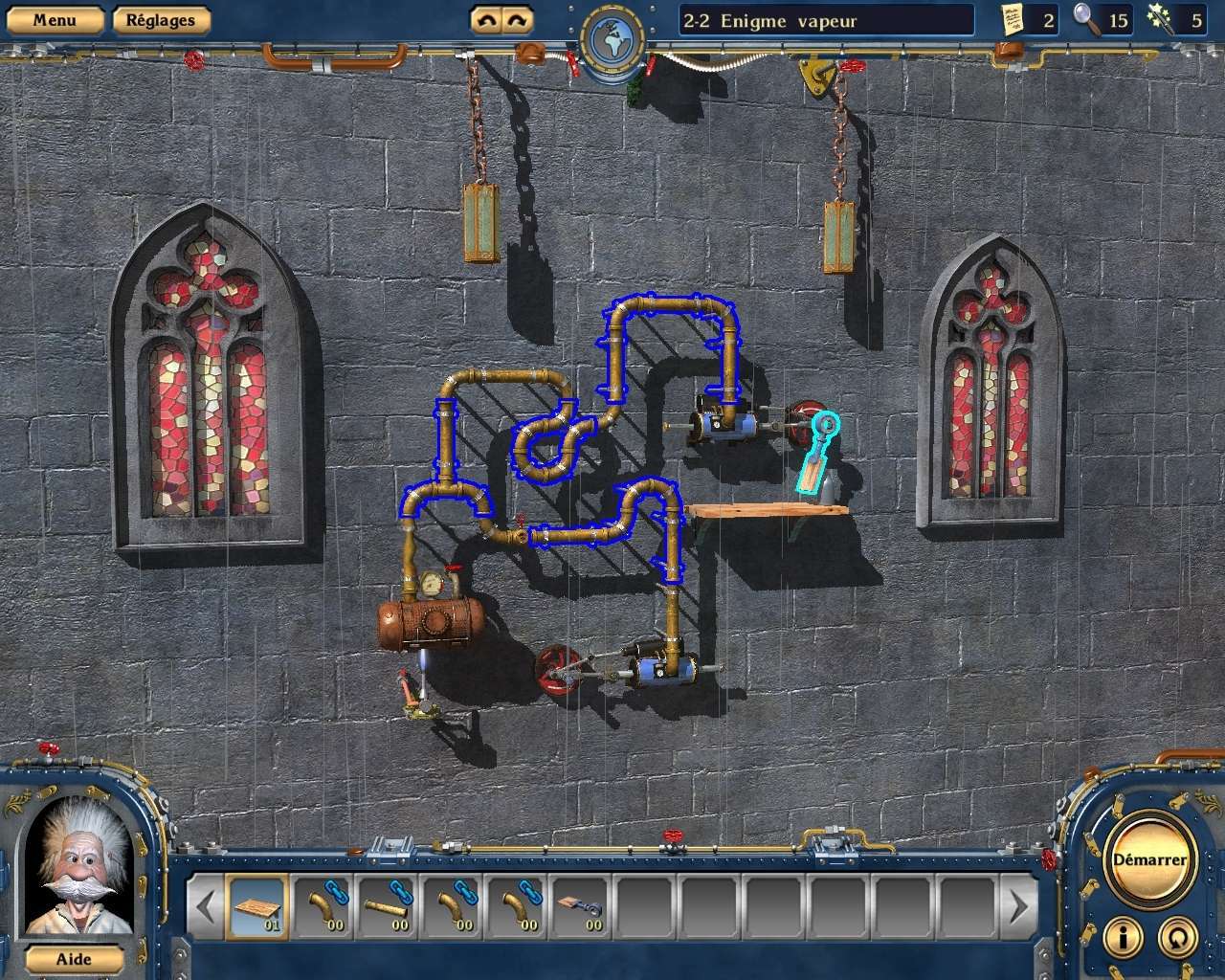Open the Réglages settings
The width and height of the screenshot is (1225, 980).
(161, 18)
